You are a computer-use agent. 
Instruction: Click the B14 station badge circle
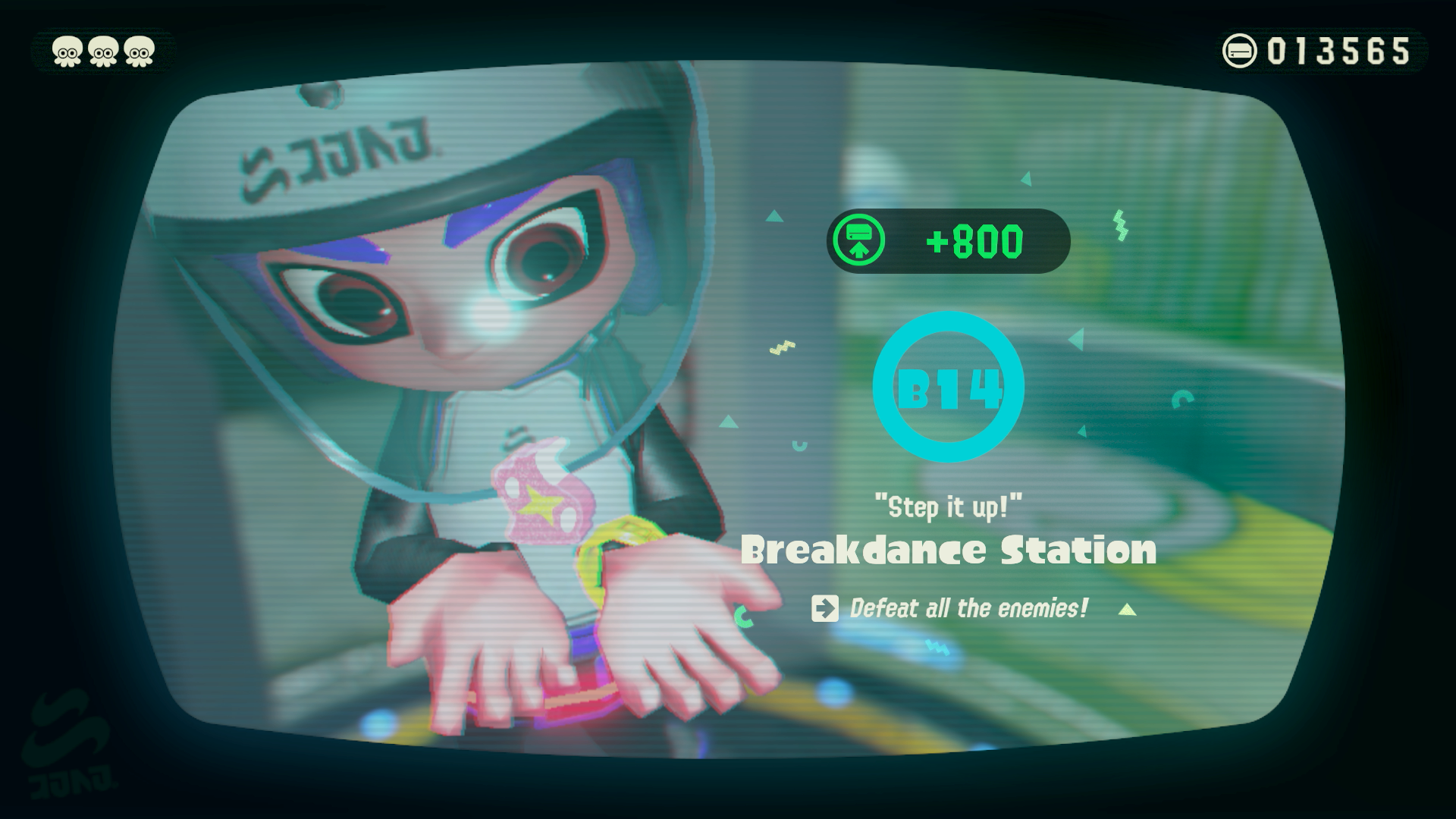pyautogui.click(x=948, y=388)
